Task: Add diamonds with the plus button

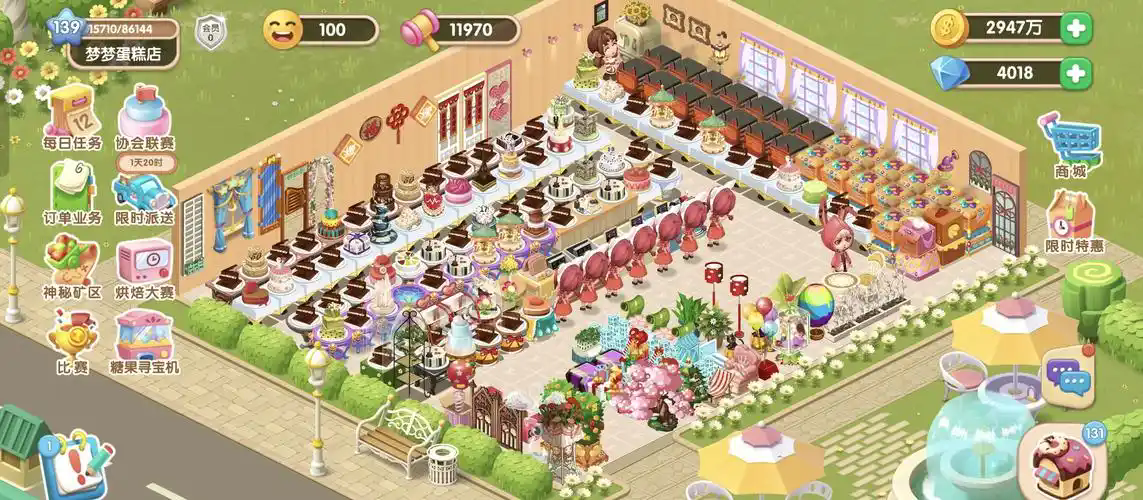Action: (1077, 72)
